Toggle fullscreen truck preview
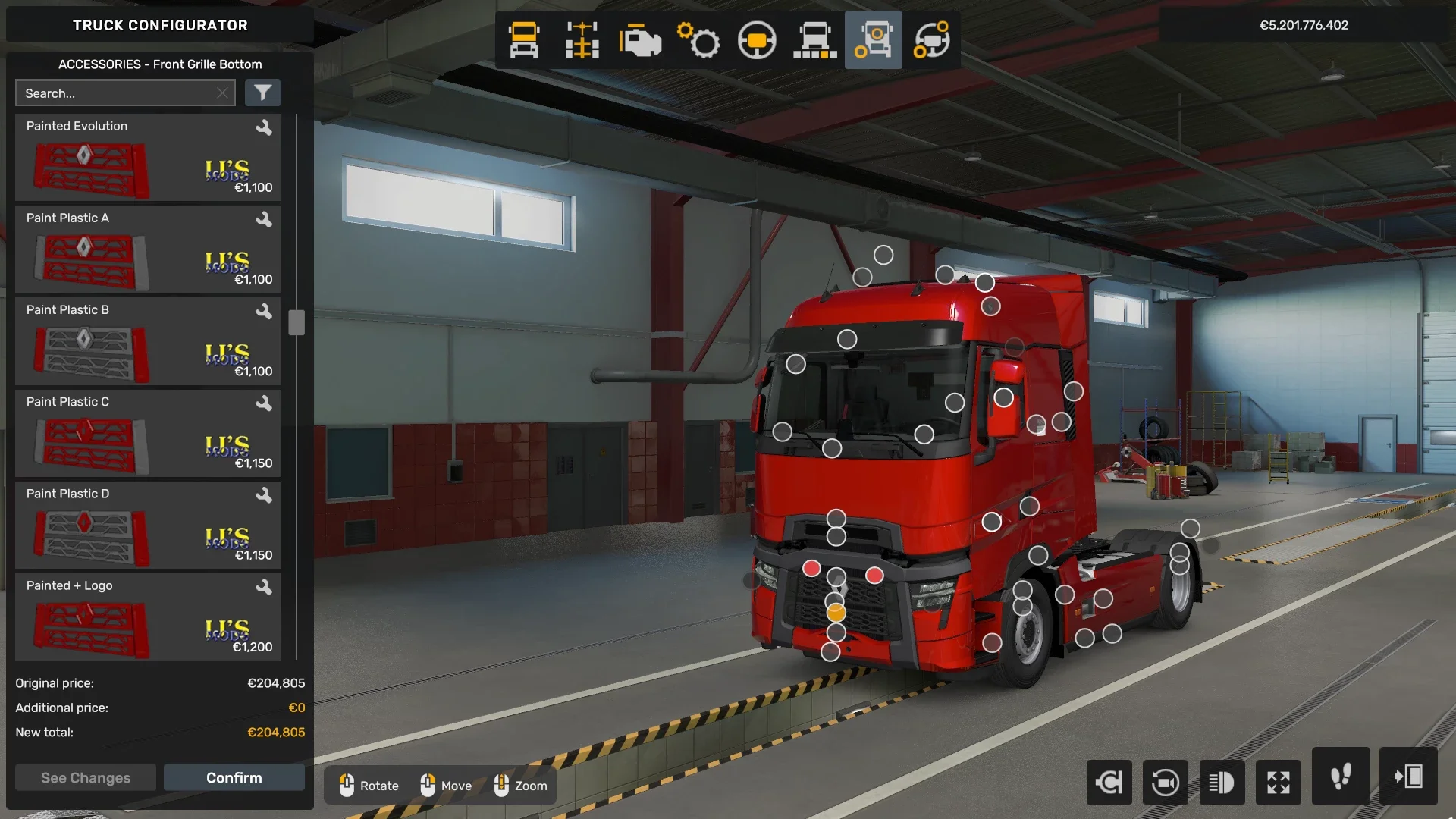This screenshot has width=1456, height=819. (1279, 783)
